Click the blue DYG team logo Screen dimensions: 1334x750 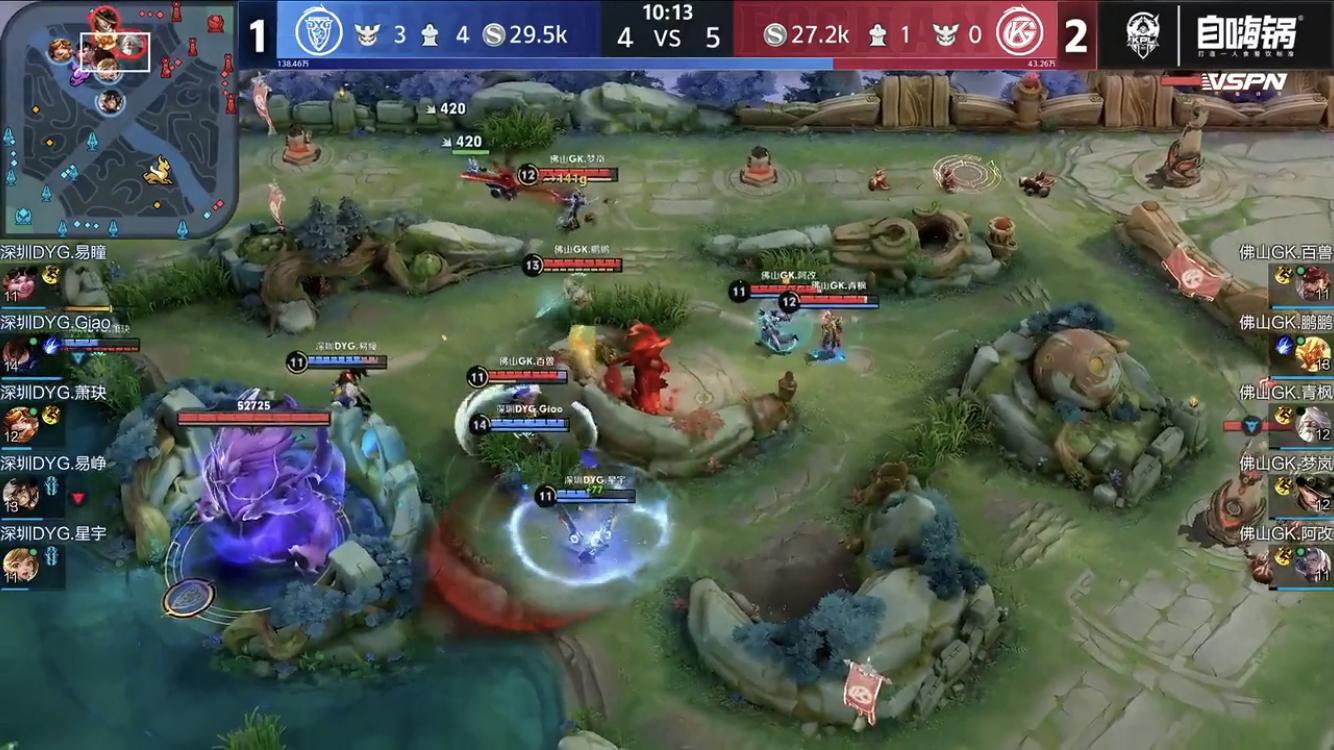tap(319, 34)
